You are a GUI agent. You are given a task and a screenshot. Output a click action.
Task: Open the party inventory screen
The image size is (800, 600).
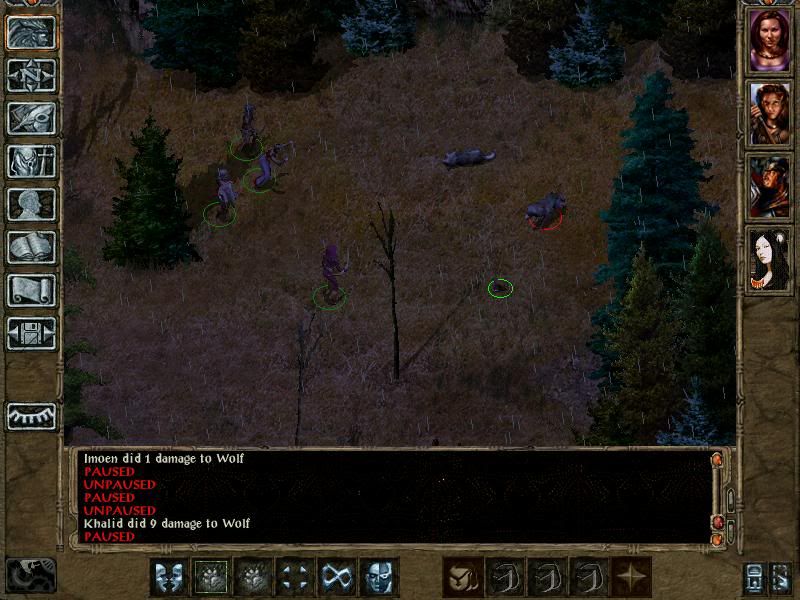tap(31, 161)
